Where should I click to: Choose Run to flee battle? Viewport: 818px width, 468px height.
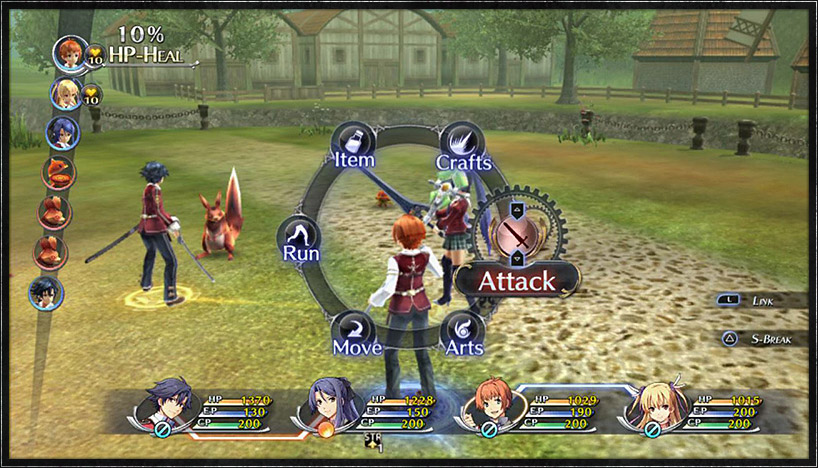pos(300,241)
